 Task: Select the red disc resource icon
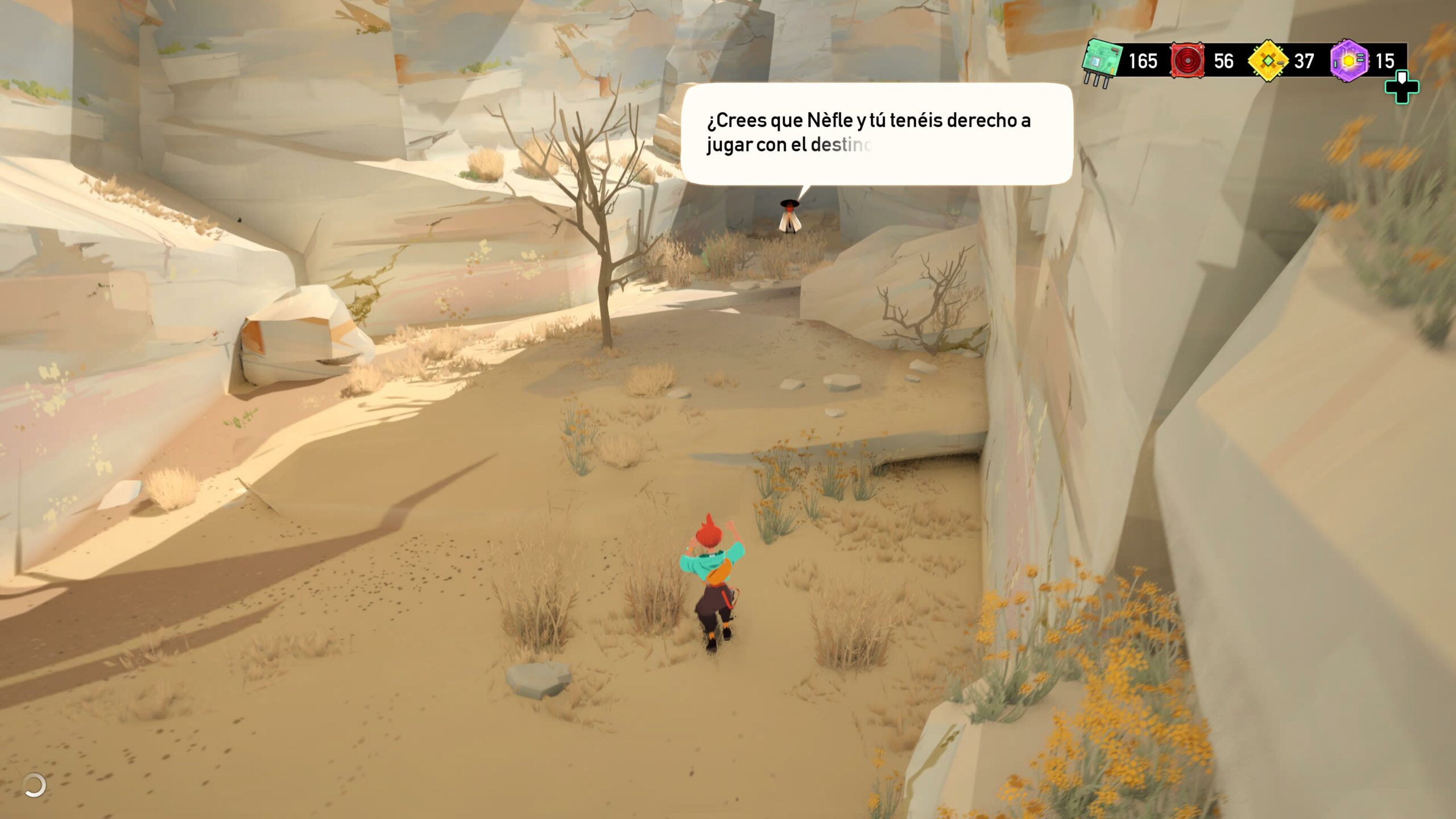[1187, 60]
